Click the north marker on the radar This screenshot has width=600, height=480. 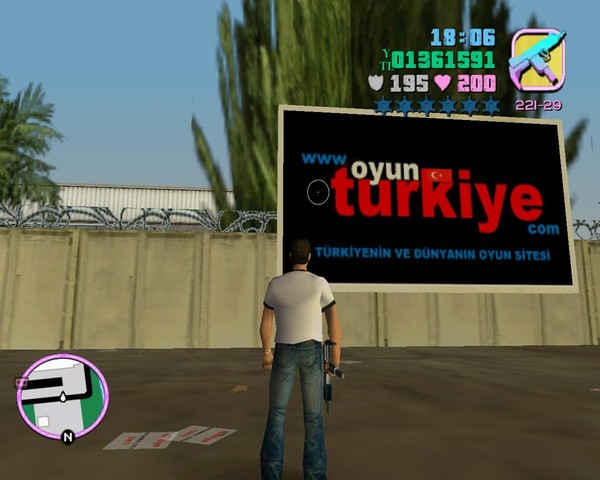(67, 437)
